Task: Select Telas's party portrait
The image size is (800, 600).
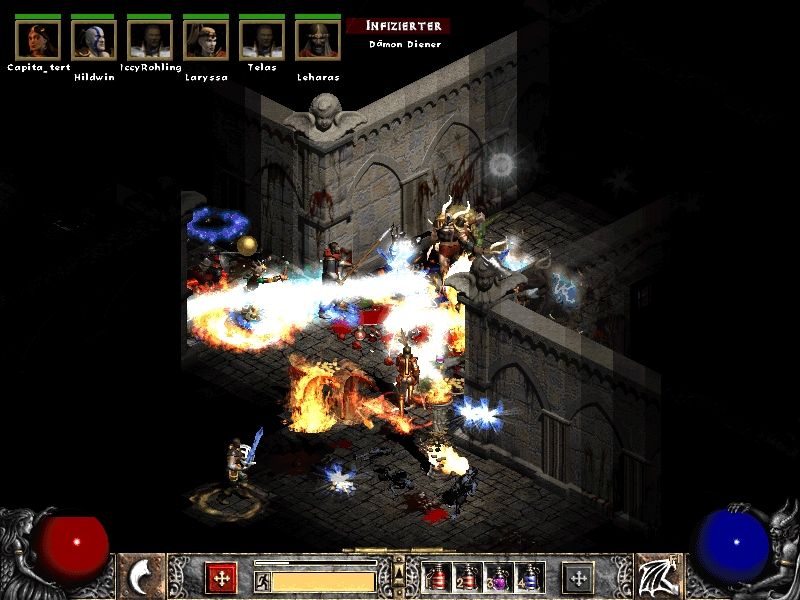Action: pyautogui.click(x=262, y=39)
